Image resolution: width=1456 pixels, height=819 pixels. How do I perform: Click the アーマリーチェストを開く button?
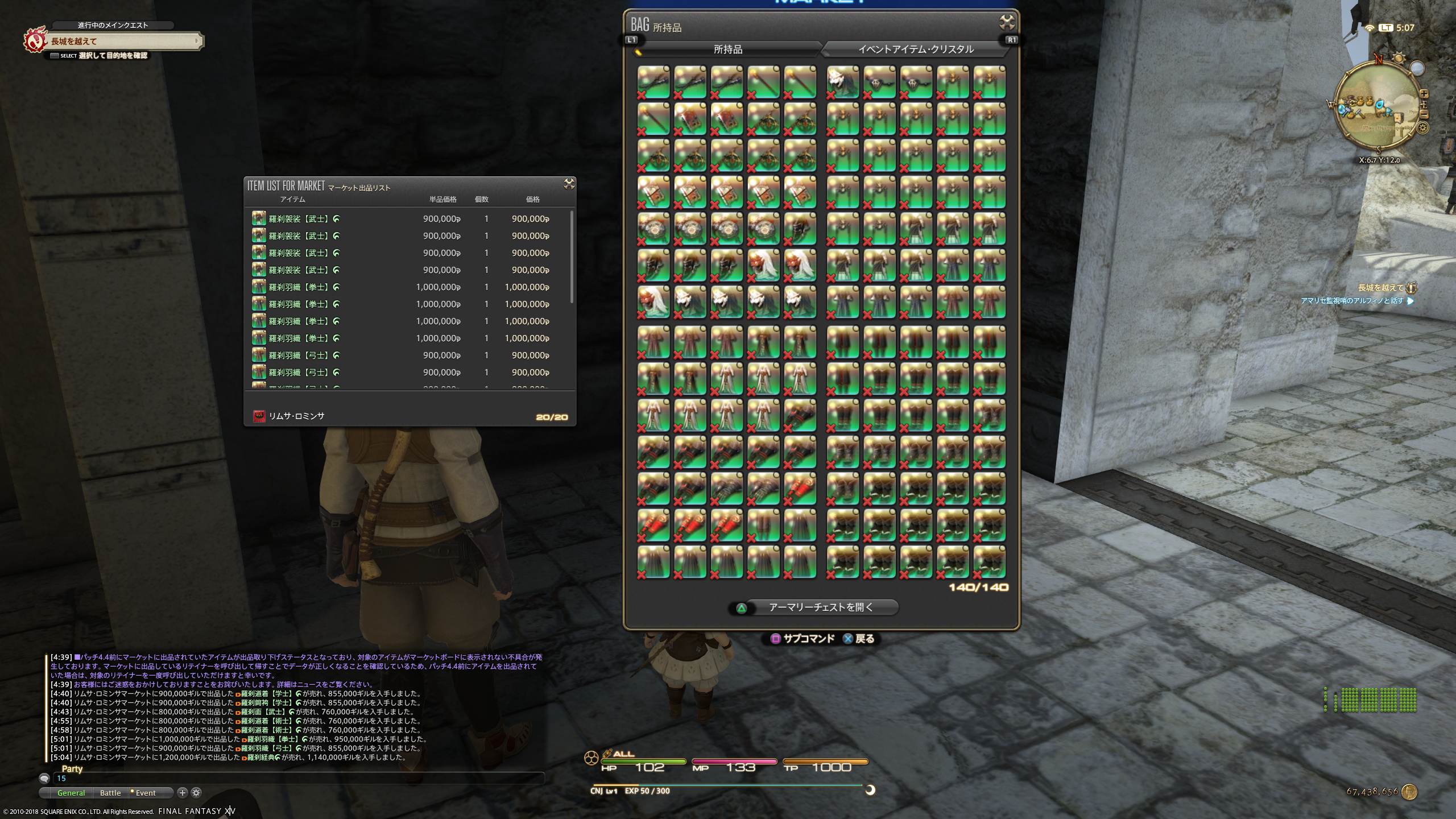coord(820,607)
